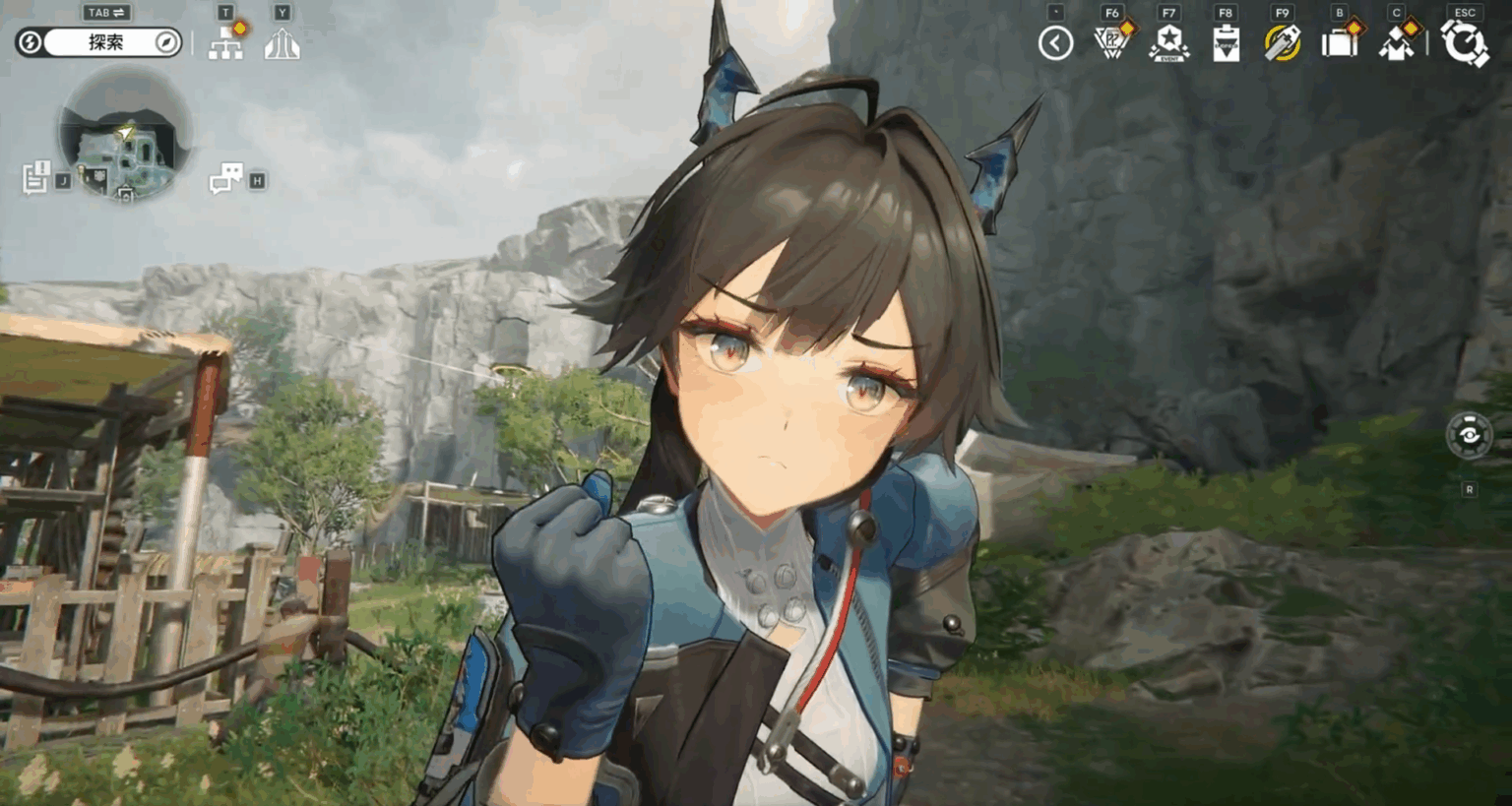Open the yellow headhunting icon beside F9
This screenshot has width=1512, height=806.
(1281, 42)
